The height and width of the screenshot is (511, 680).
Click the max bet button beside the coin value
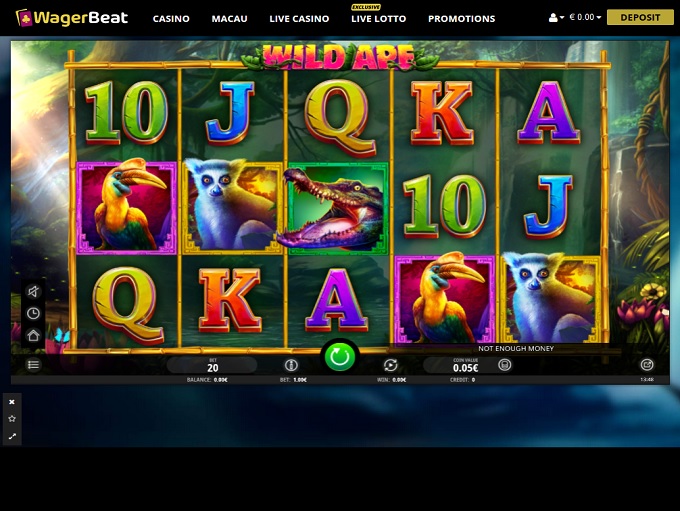pyautogui.click(x=505, y=365)
